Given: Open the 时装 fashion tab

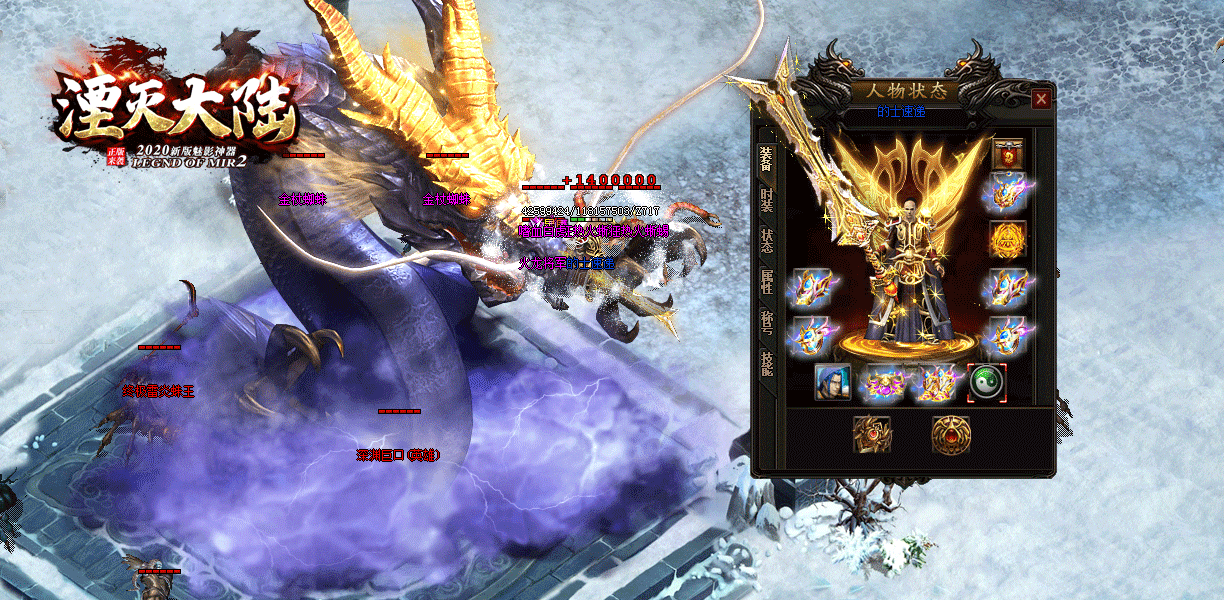Looking at the screenshot, I should pyautogui.click(x=766, y=198).
